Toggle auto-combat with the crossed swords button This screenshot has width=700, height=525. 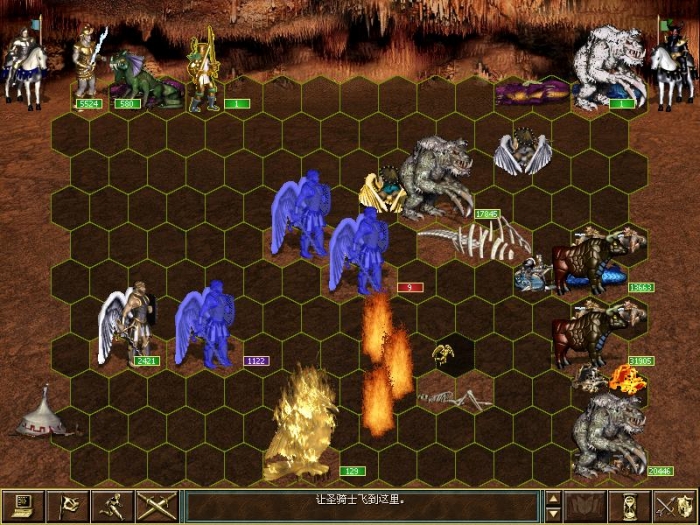click(x=156, y=506)
